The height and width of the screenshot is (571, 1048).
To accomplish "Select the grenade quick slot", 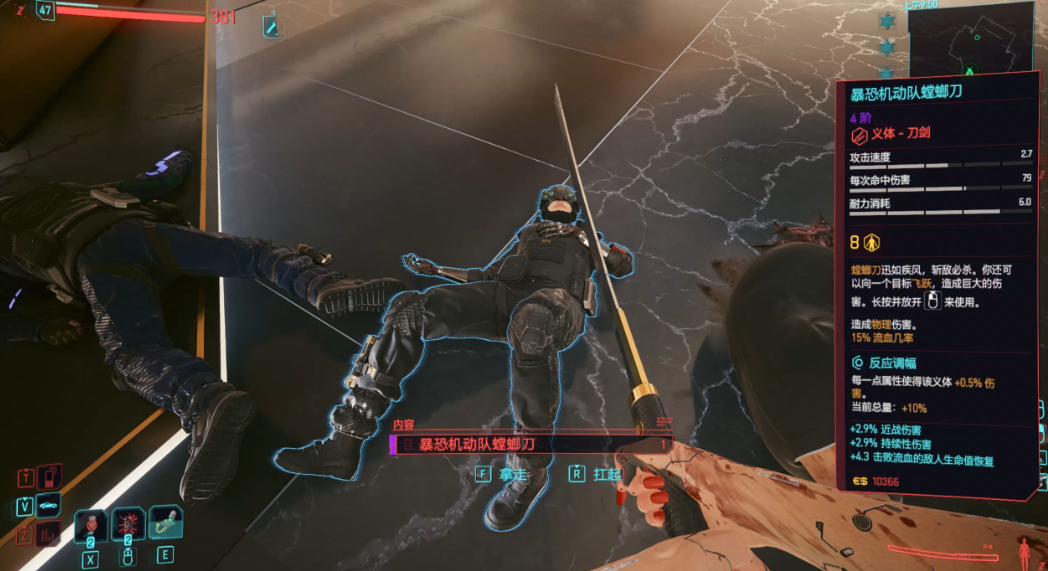I will point(91,523).
